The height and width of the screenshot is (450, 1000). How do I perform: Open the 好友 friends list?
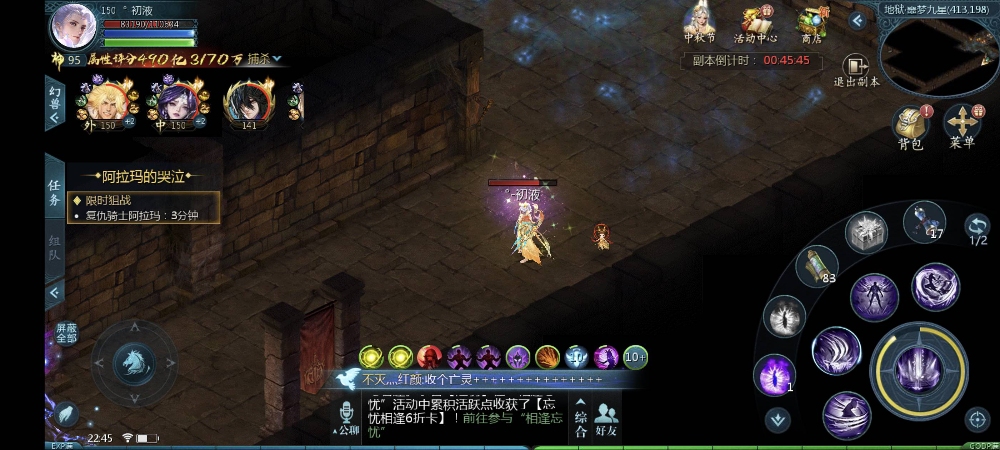(606, 418)
